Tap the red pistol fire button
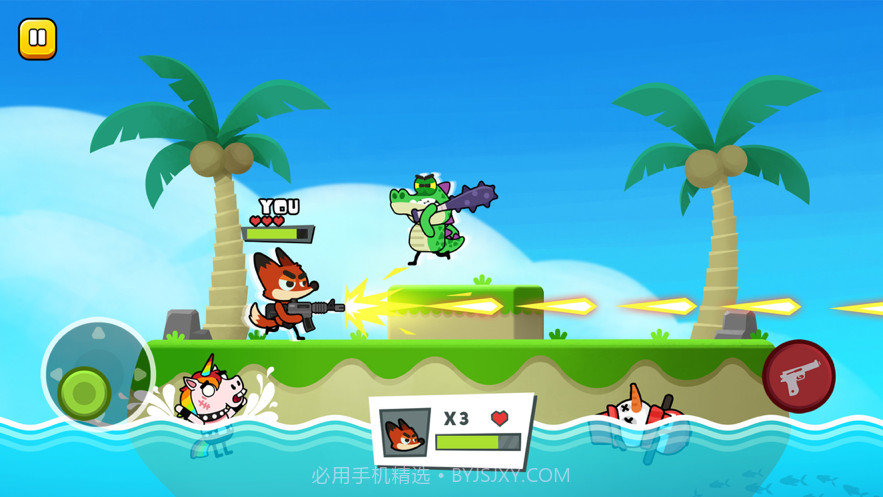Image resolution: width=883 pixels, height=497 pixels. tap(798, 376)
